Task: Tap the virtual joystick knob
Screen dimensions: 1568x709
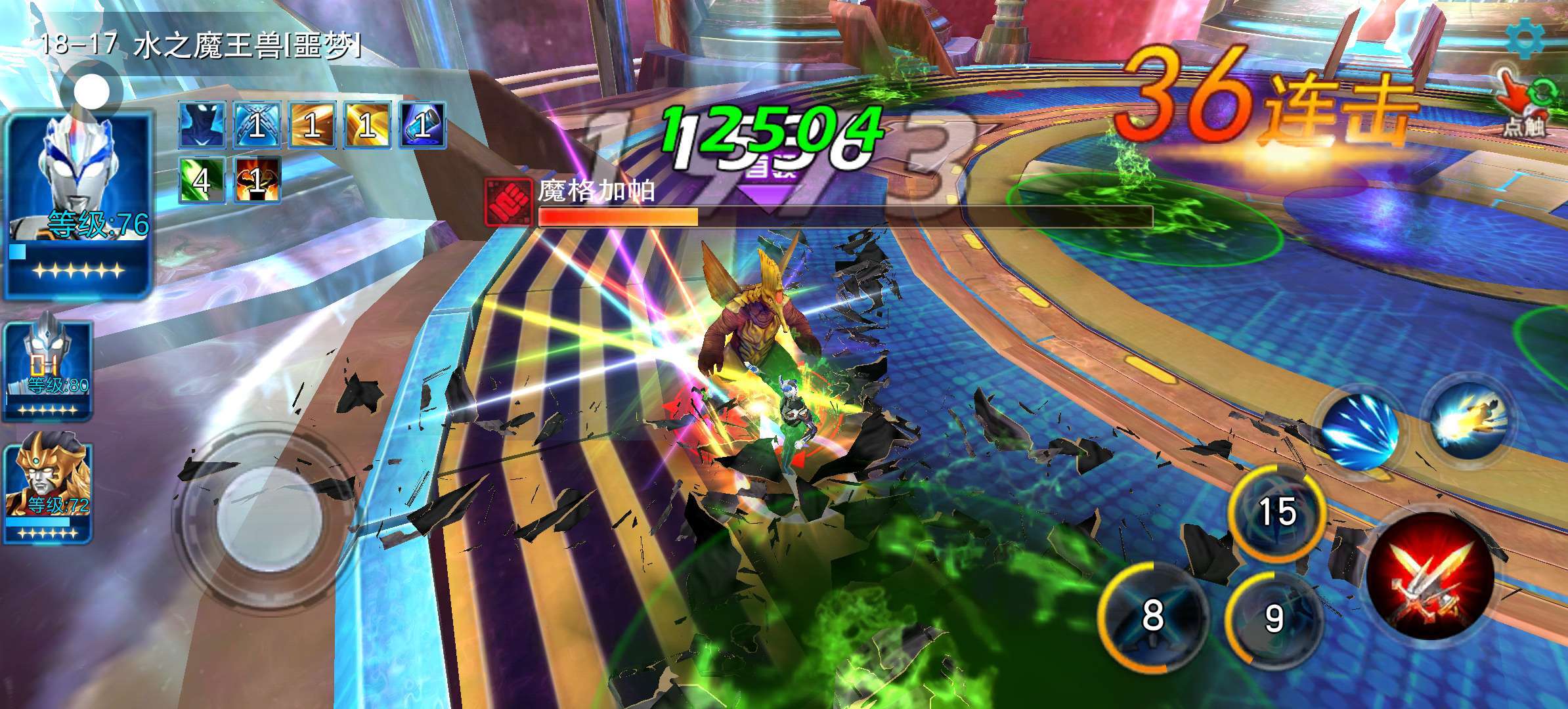Action: [x=268, y=513]
